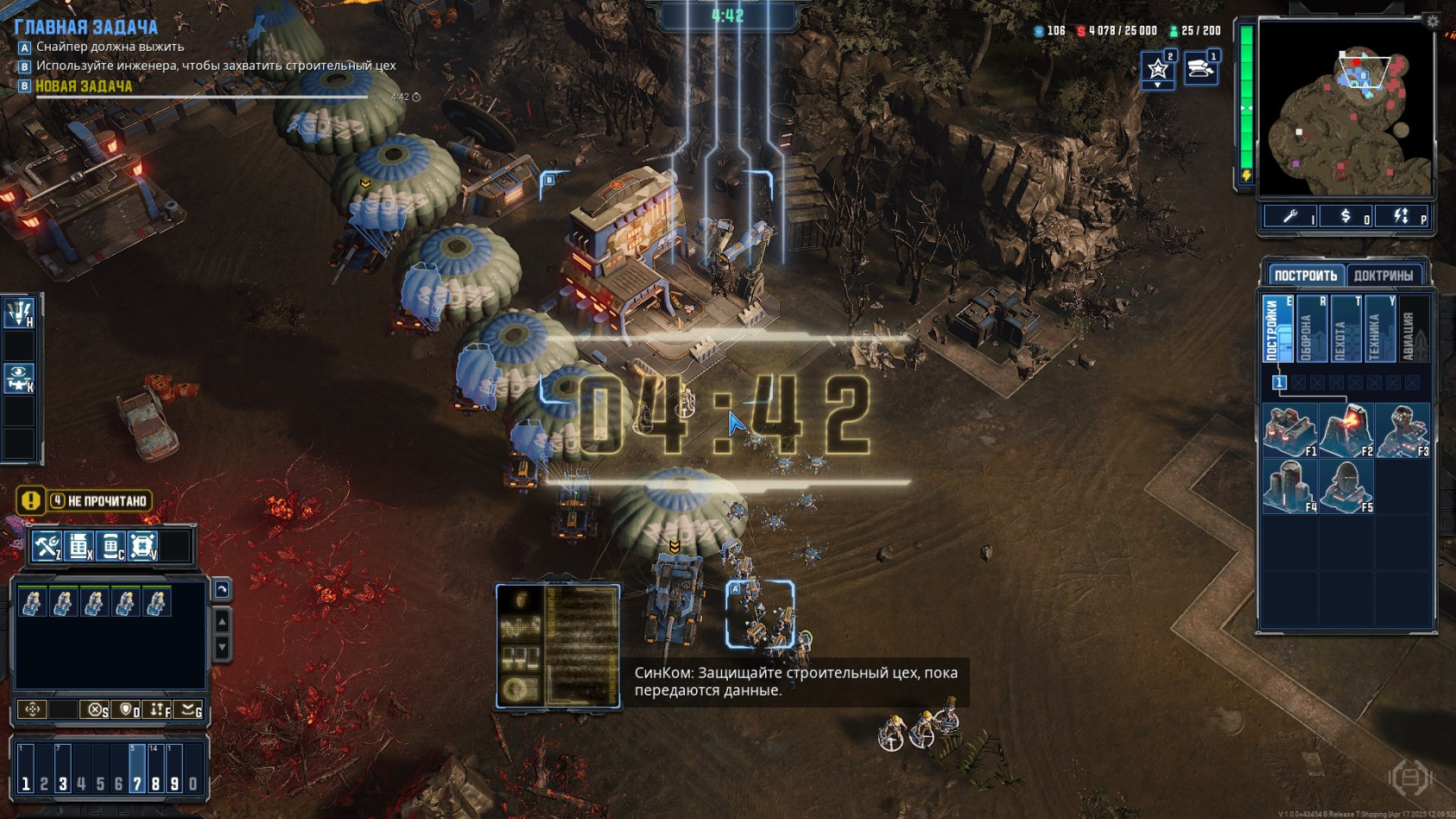Open settings via the gear icon
1456x819 pixels.
[x=1433, y=22]
